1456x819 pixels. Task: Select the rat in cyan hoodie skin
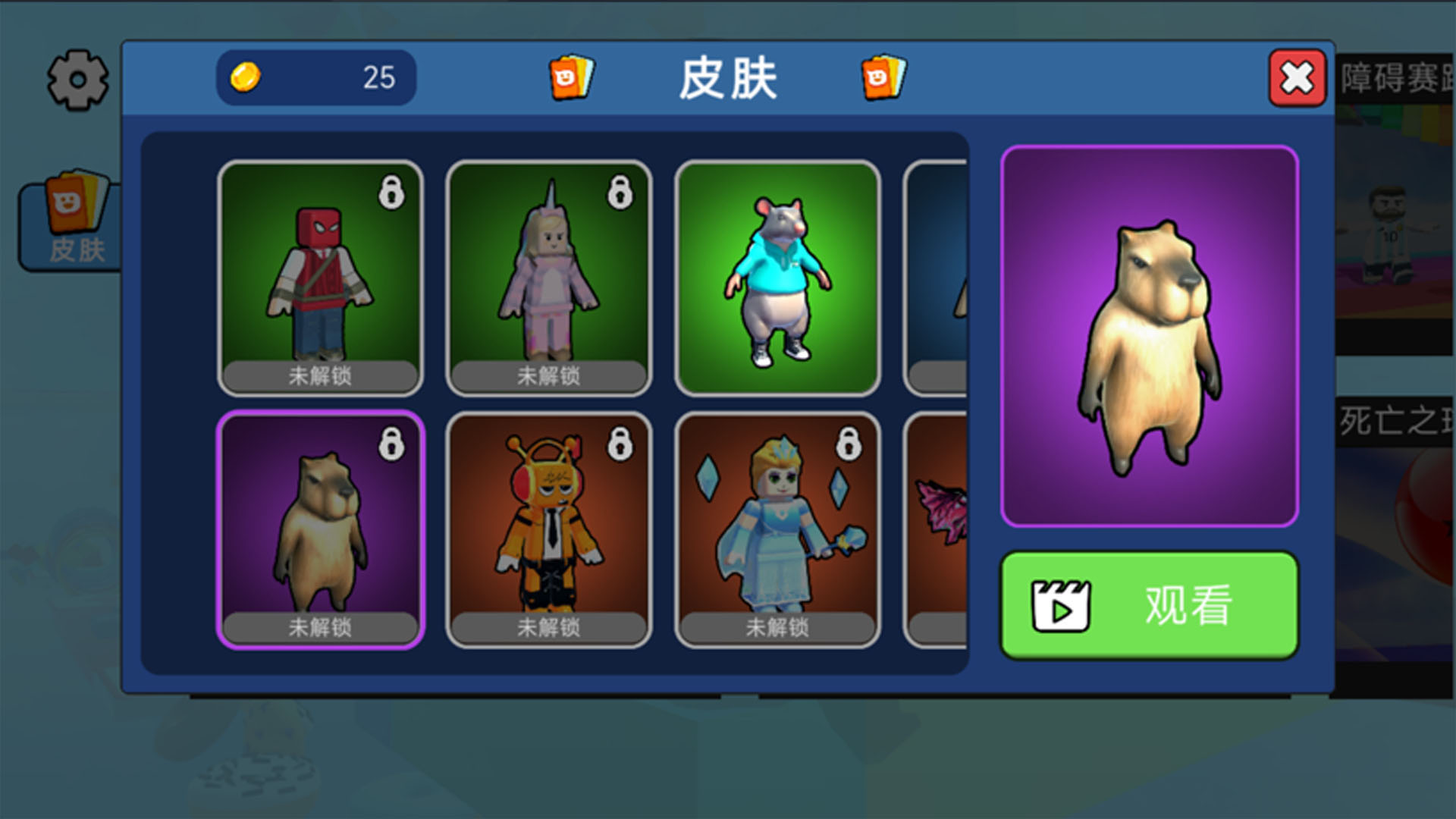point(777,278)
